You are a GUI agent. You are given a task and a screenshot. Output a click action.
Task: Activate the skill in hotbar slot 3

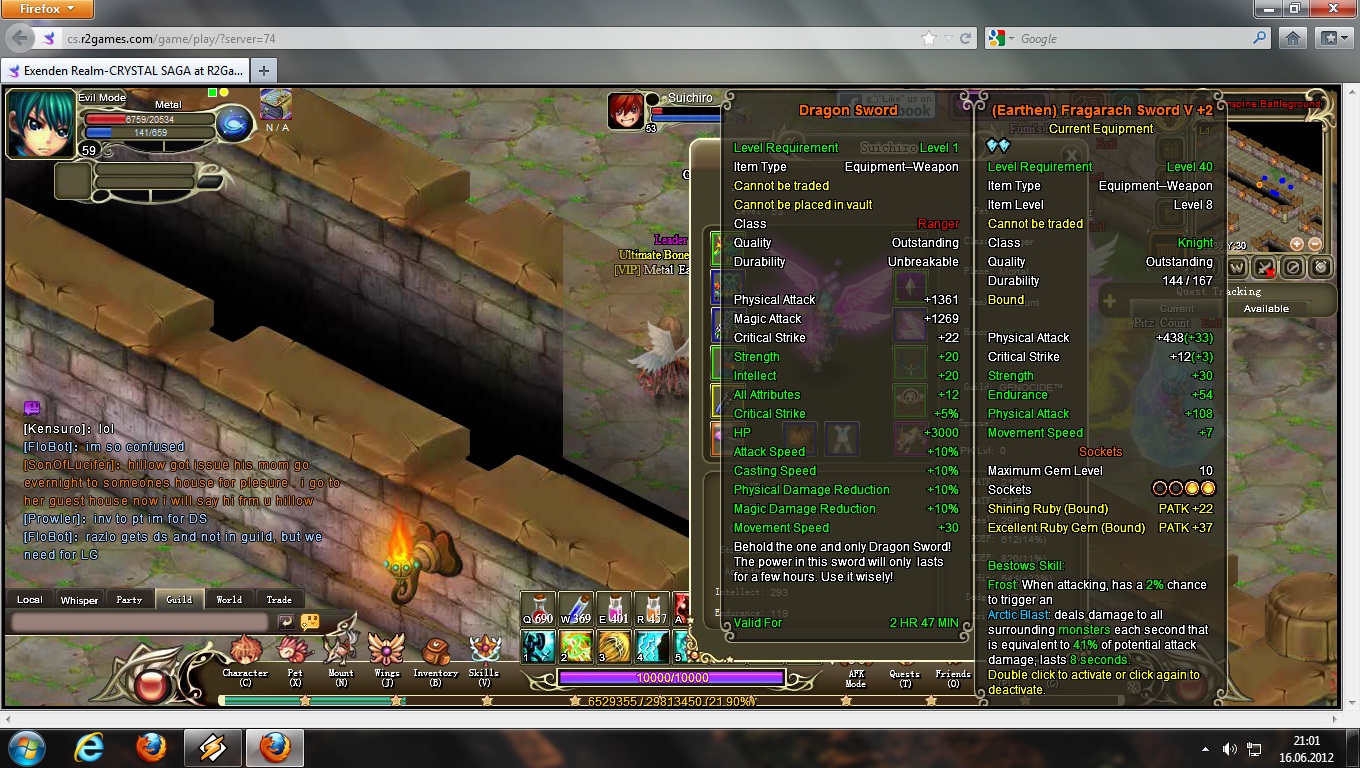tap(614, 647)
